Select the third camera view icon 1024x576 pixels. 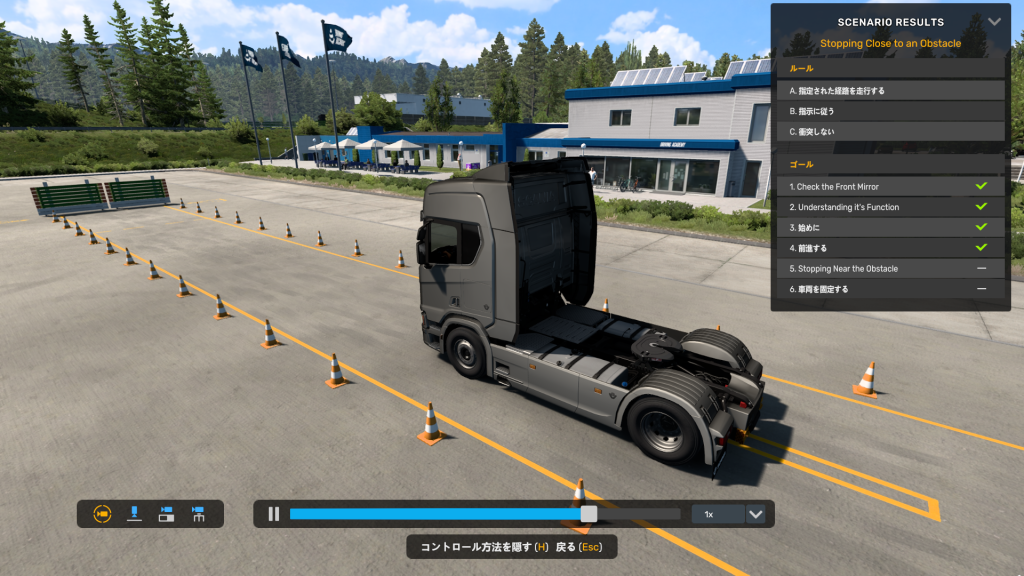(x=166, y=514)
